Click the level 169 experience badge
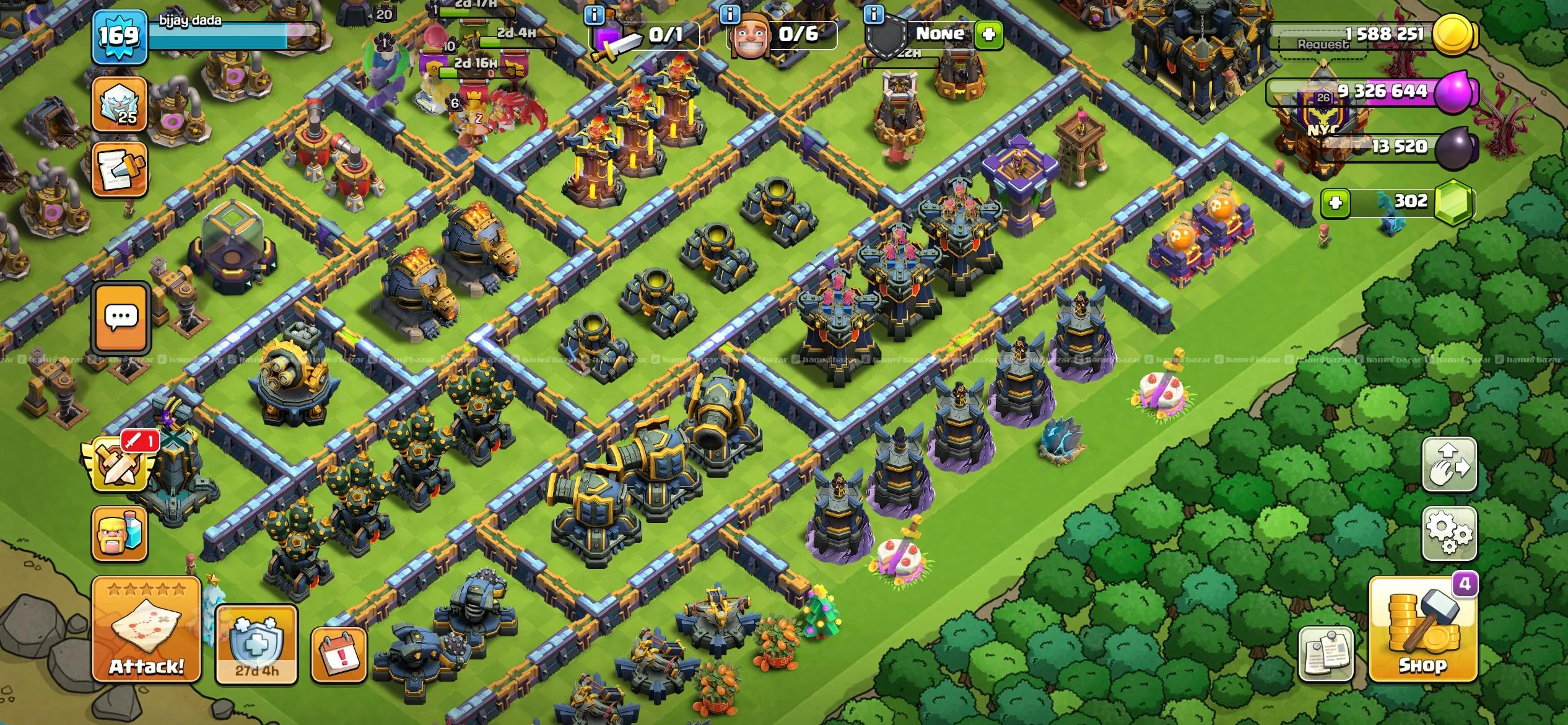The width and height of the screenshot is (1568, 725). [x=120, y=36]
